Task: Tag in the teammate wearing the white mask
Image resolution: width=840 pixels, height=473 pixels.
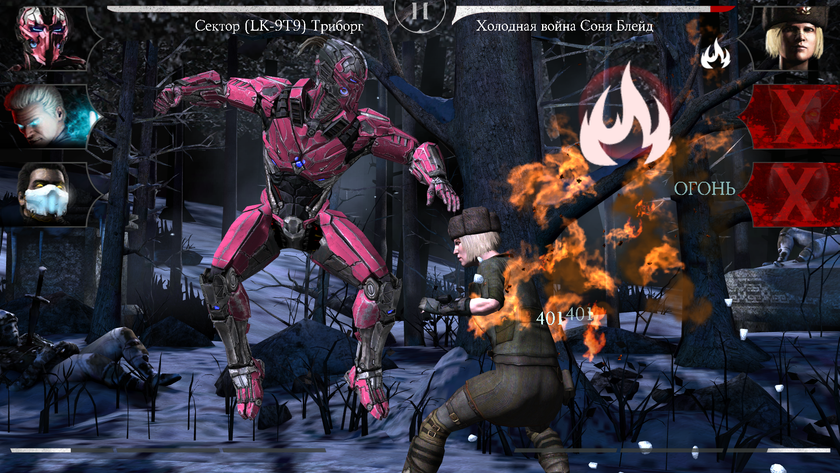Action: (45, 191)
